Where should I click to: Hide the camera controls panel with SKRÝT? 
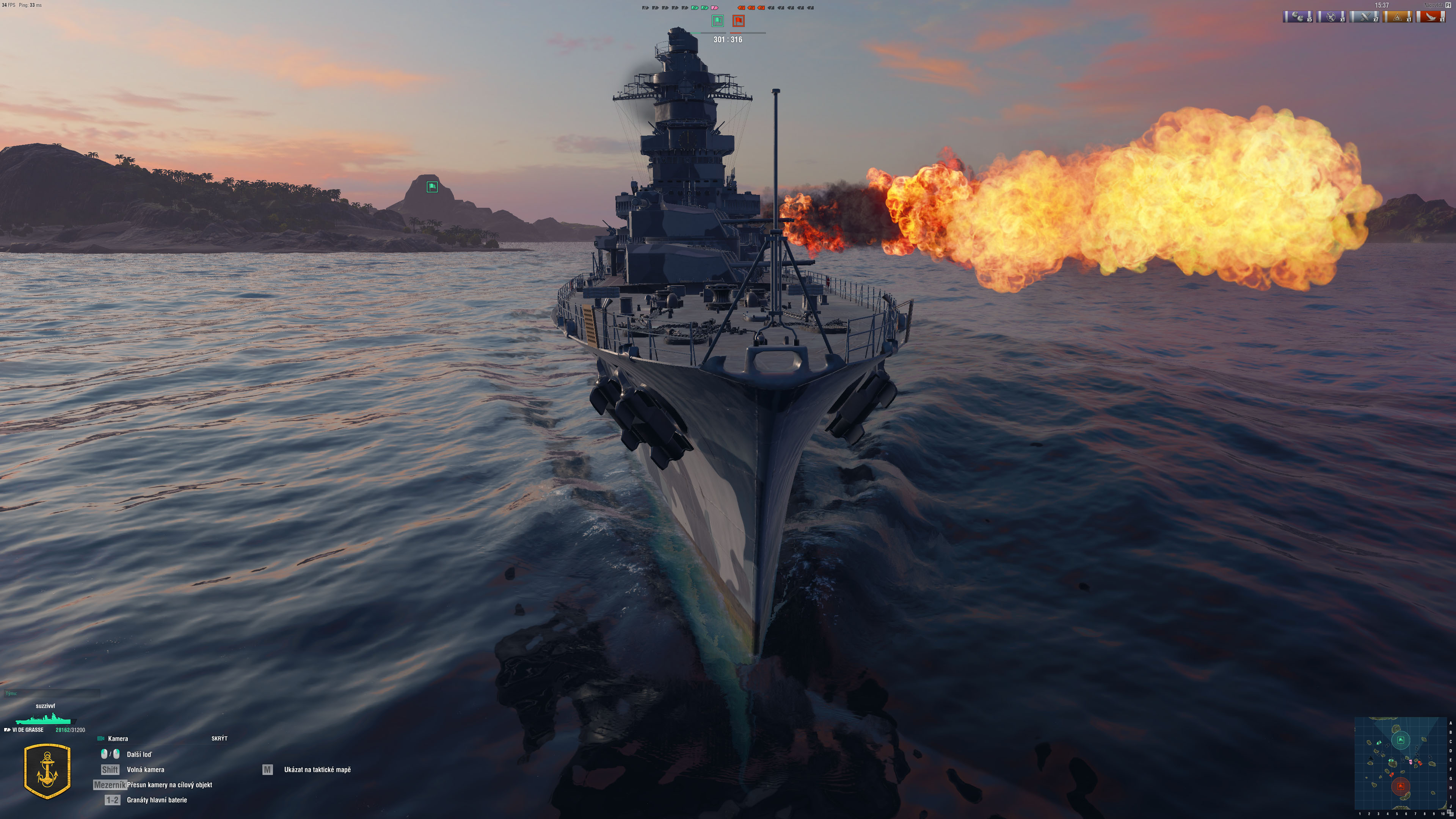[219, 738]
